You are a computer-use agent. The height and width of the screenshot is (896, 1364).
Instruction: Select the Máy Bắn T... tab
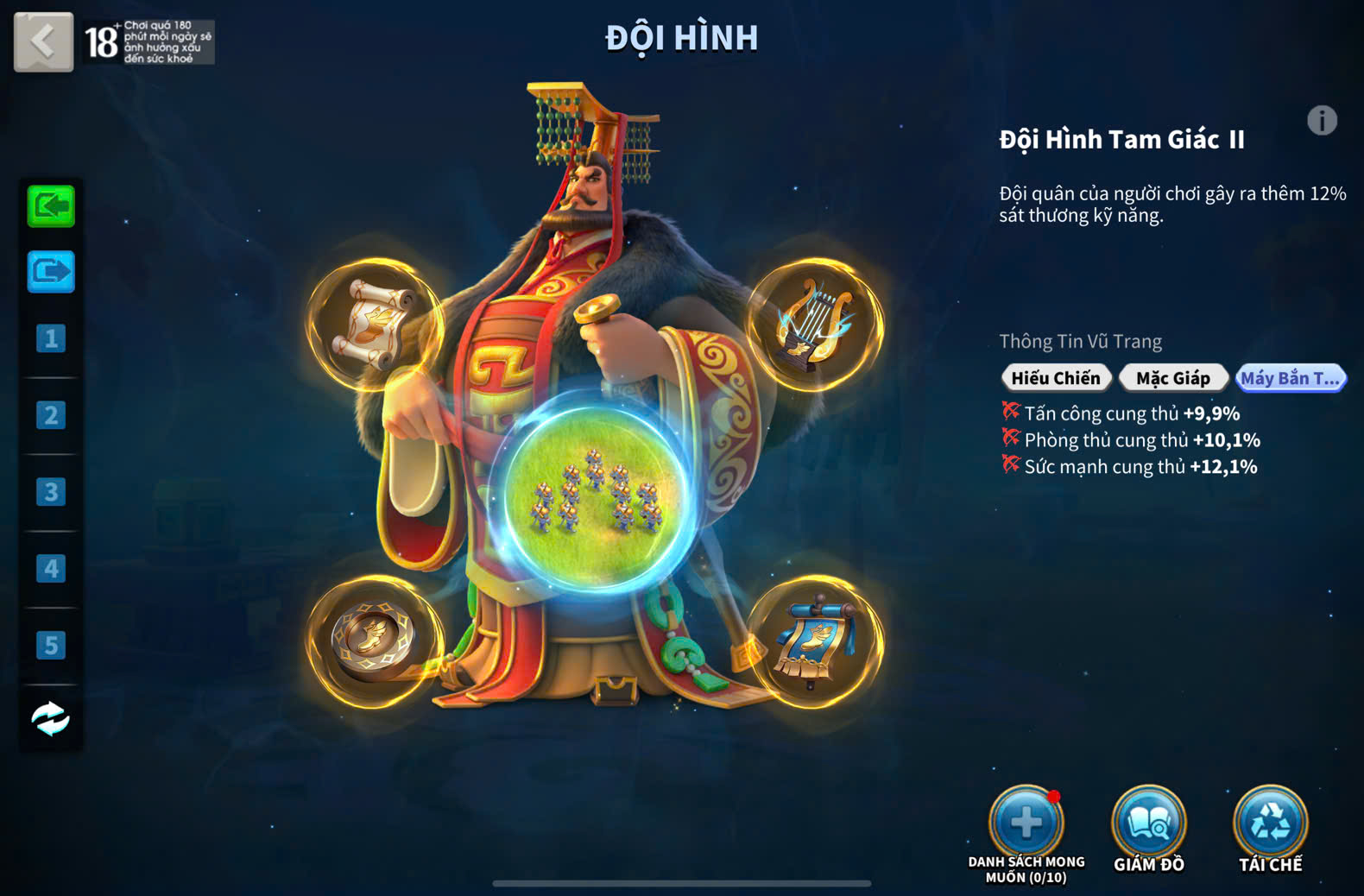click(x=1290, y=378)
